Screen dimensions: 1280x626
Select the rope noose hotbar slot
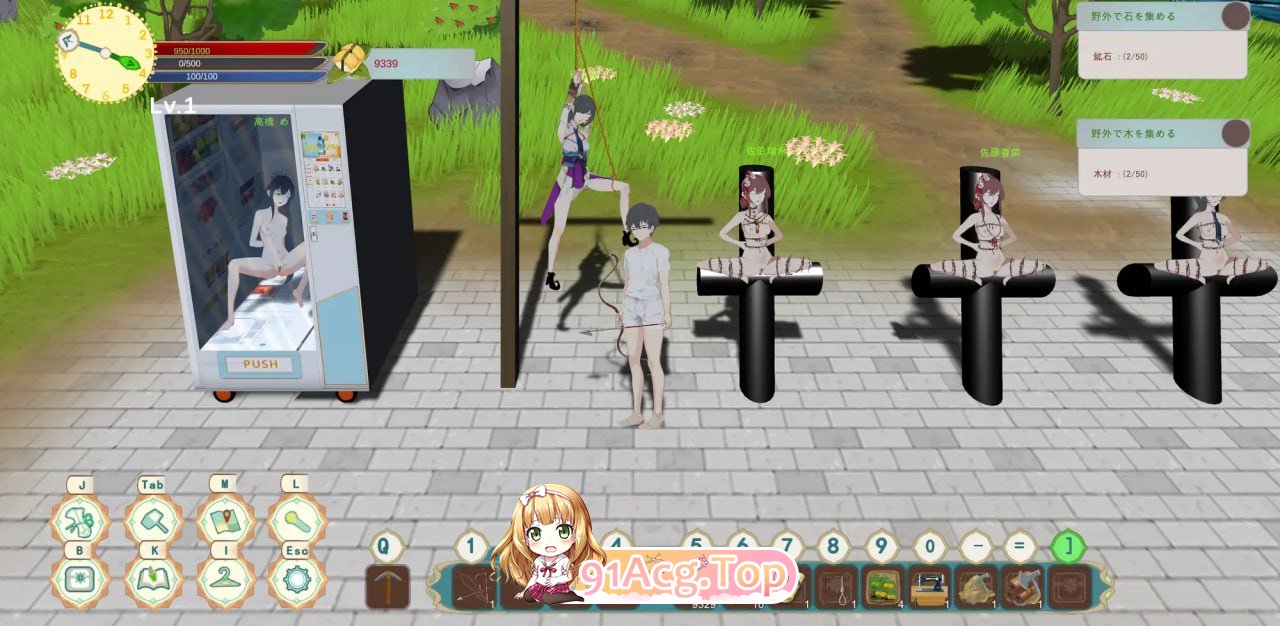837,587
